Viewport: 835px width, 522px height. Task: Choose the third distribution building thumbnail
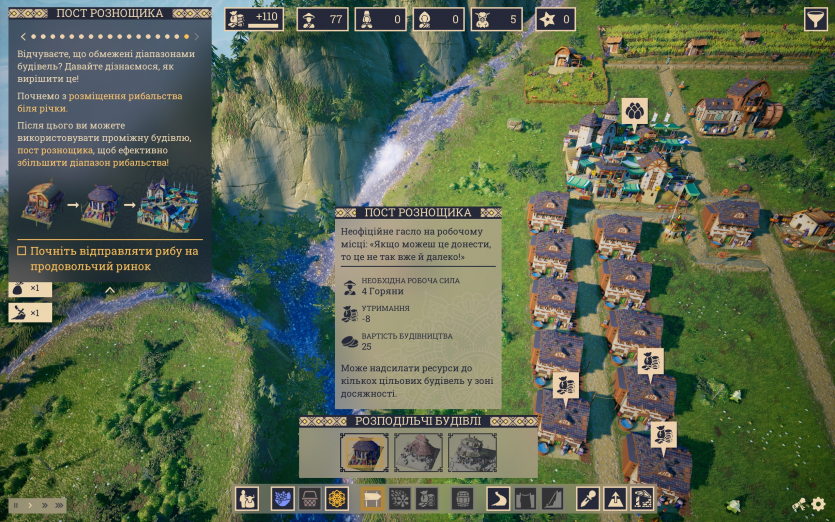[x=472, y=452]
